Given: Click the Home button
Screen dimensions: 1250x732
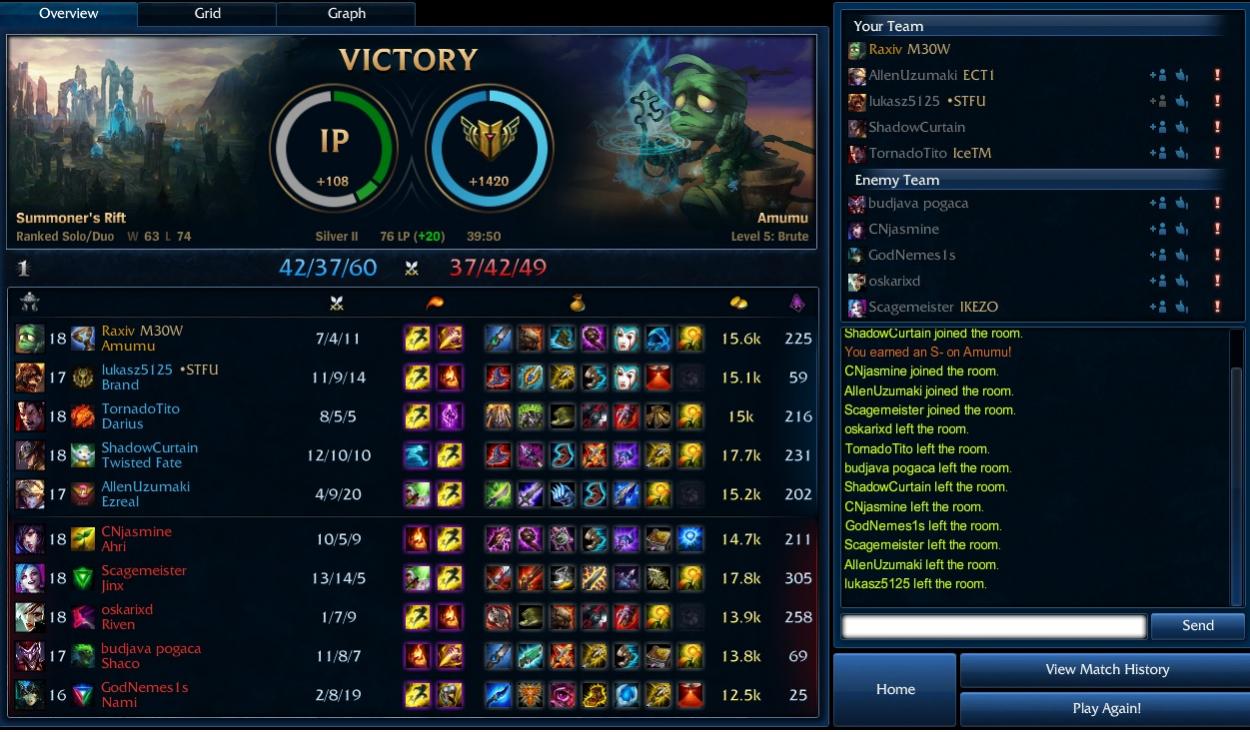Looking at the screenshot, I should (x=895, y=689).
